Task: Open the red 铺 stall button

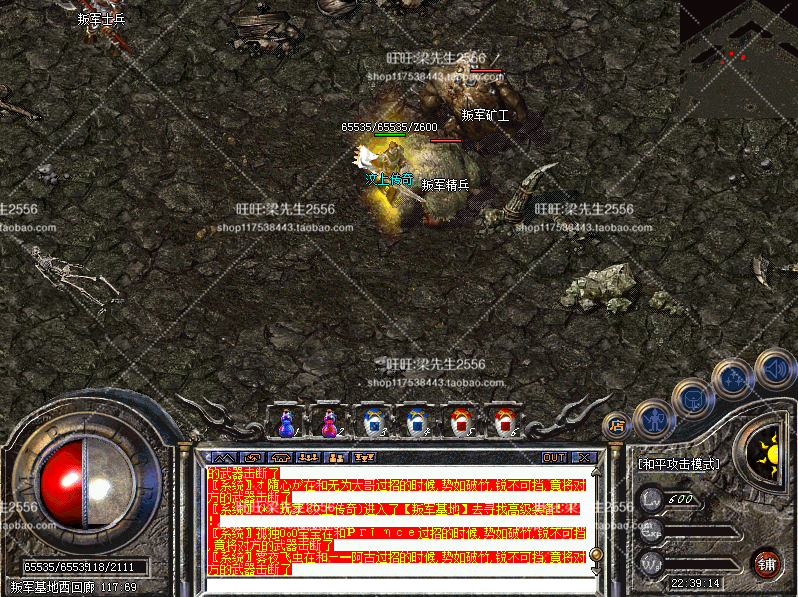Action: coord(768,563)
